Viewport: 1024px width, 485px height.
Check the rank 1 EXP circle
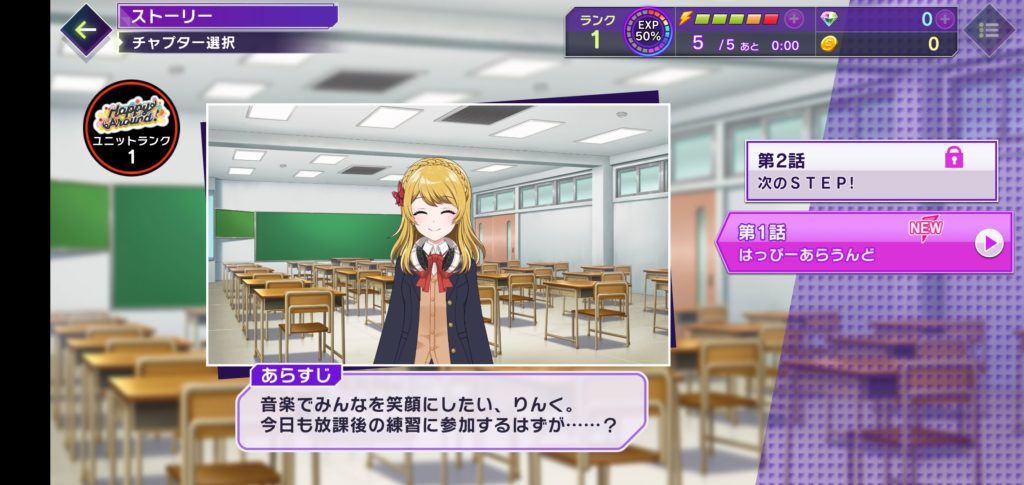pyautogui.click(x=648, y=32)
